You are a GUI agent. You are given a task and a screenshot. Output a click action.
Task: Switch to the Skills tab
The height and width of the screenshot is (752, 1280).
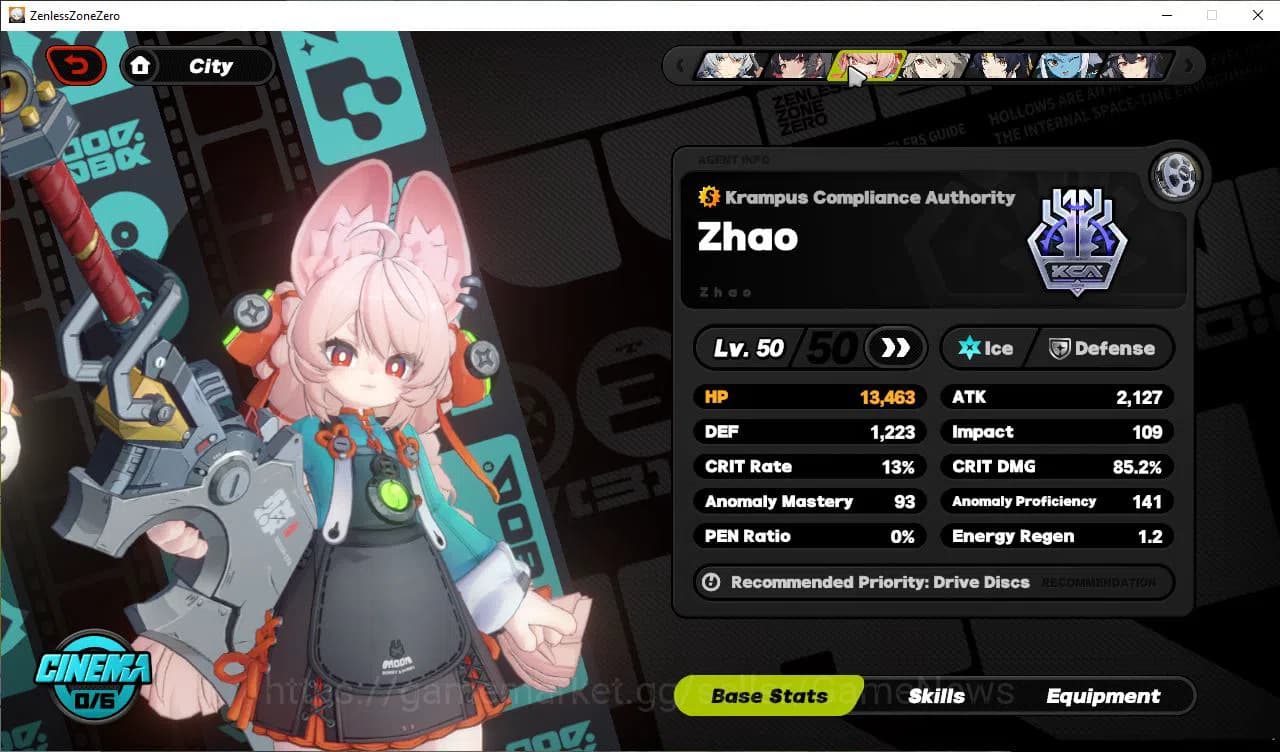pos(937,696)
